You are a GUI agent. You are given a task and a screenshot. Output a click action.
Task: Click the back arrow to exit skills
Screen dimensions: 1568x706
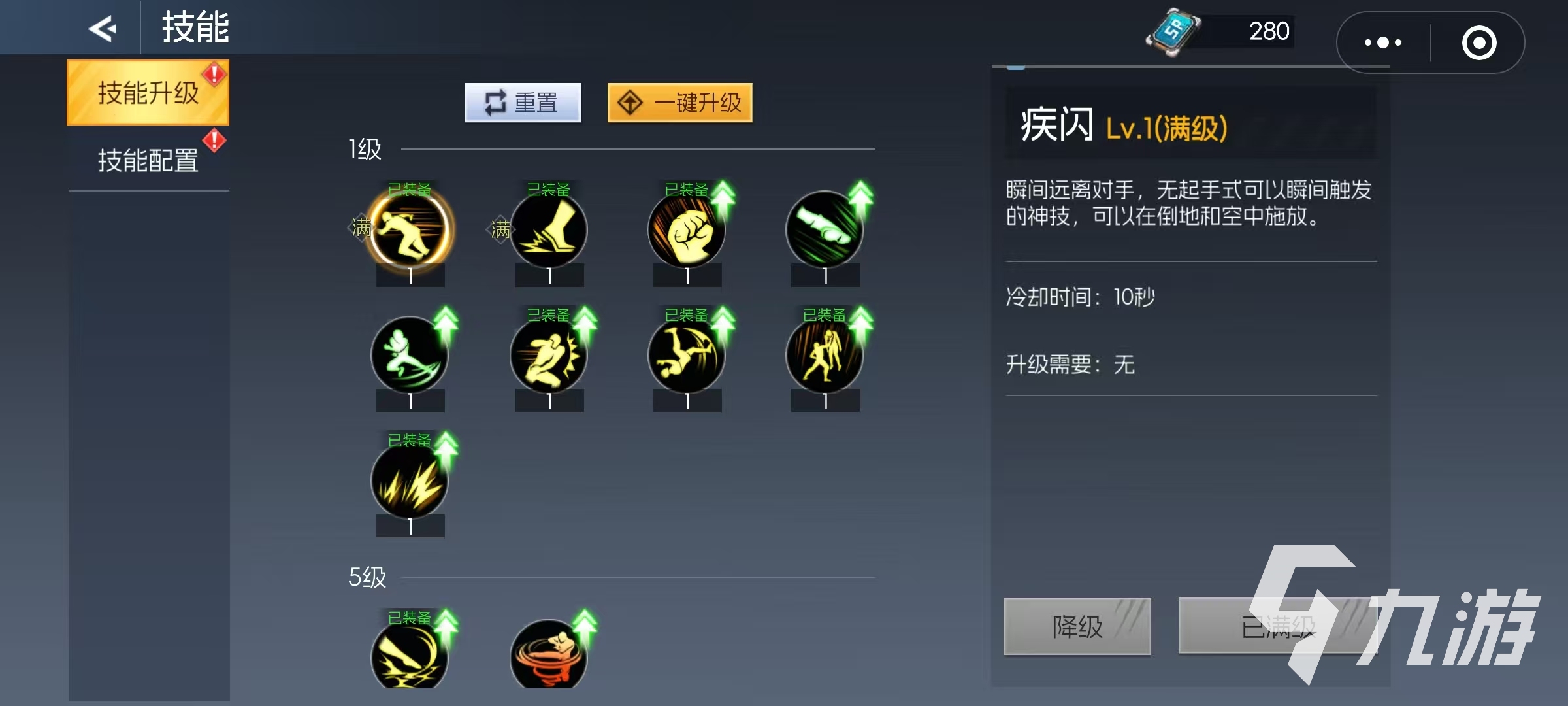click(x=103, y=28)
